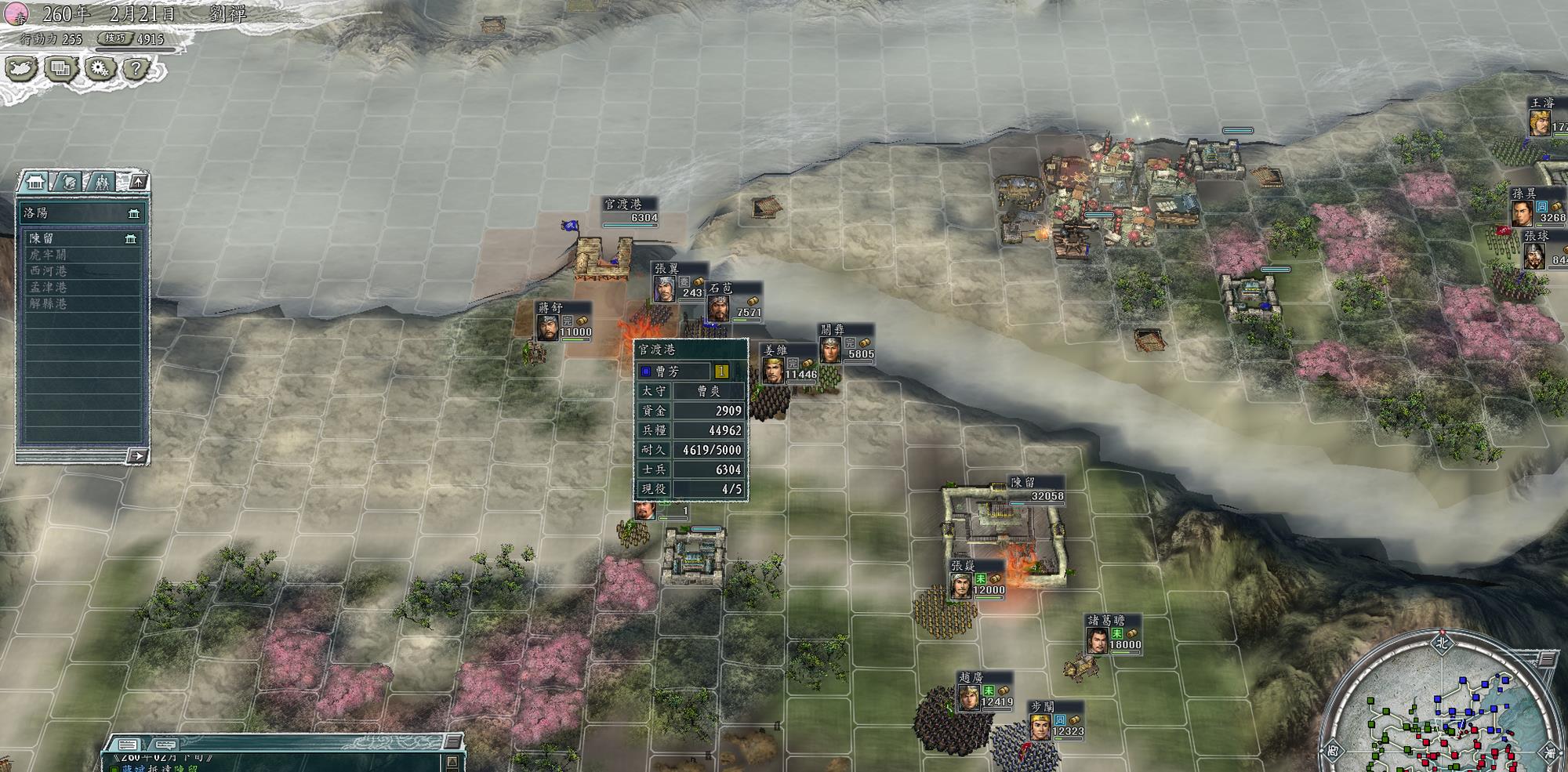1568x772 pixels.
Task: Click the overlapping windows icon button
Action: (60, 70)
